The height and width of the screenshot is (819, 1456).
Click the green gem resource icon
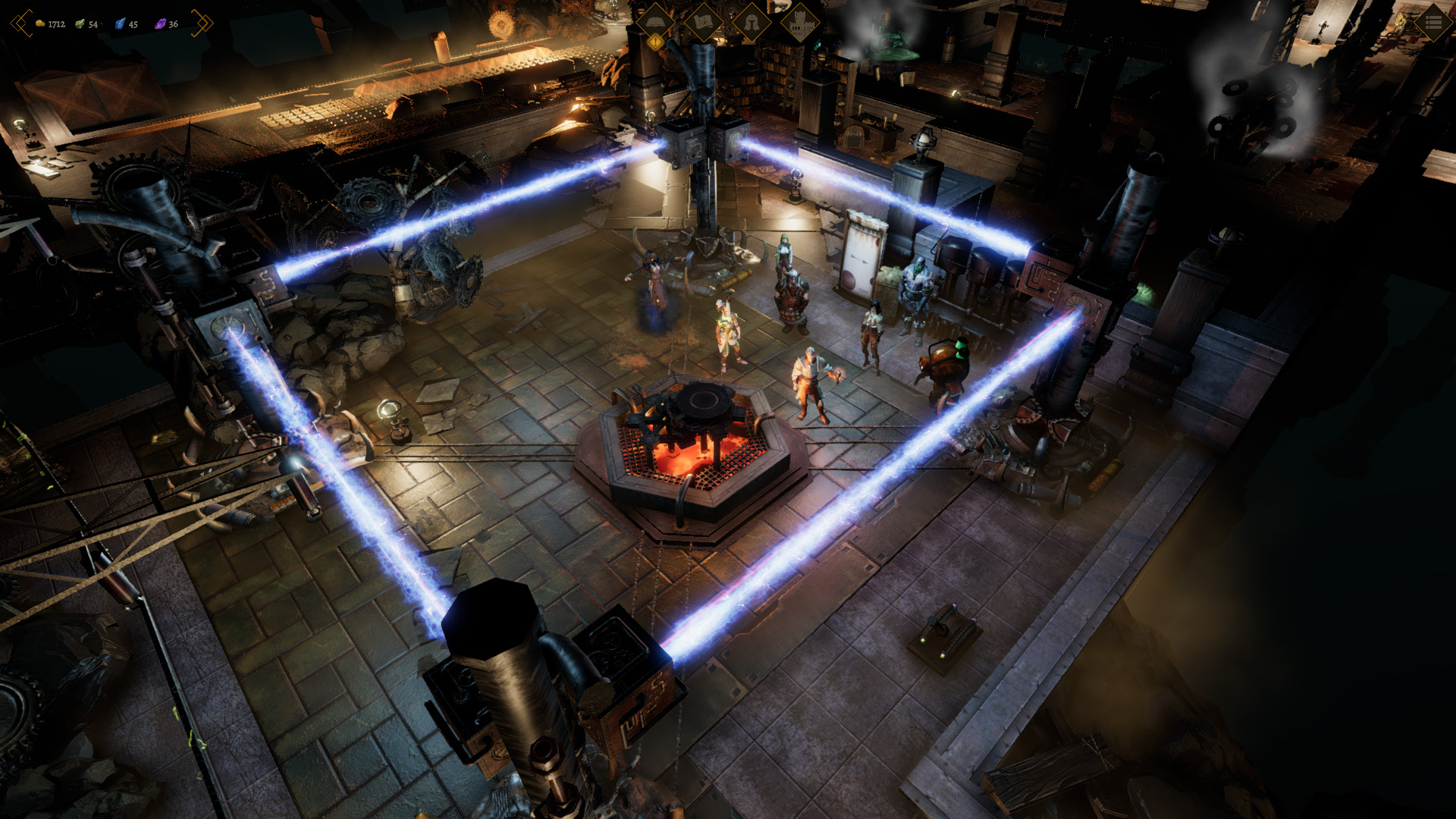tap(79, 24)
